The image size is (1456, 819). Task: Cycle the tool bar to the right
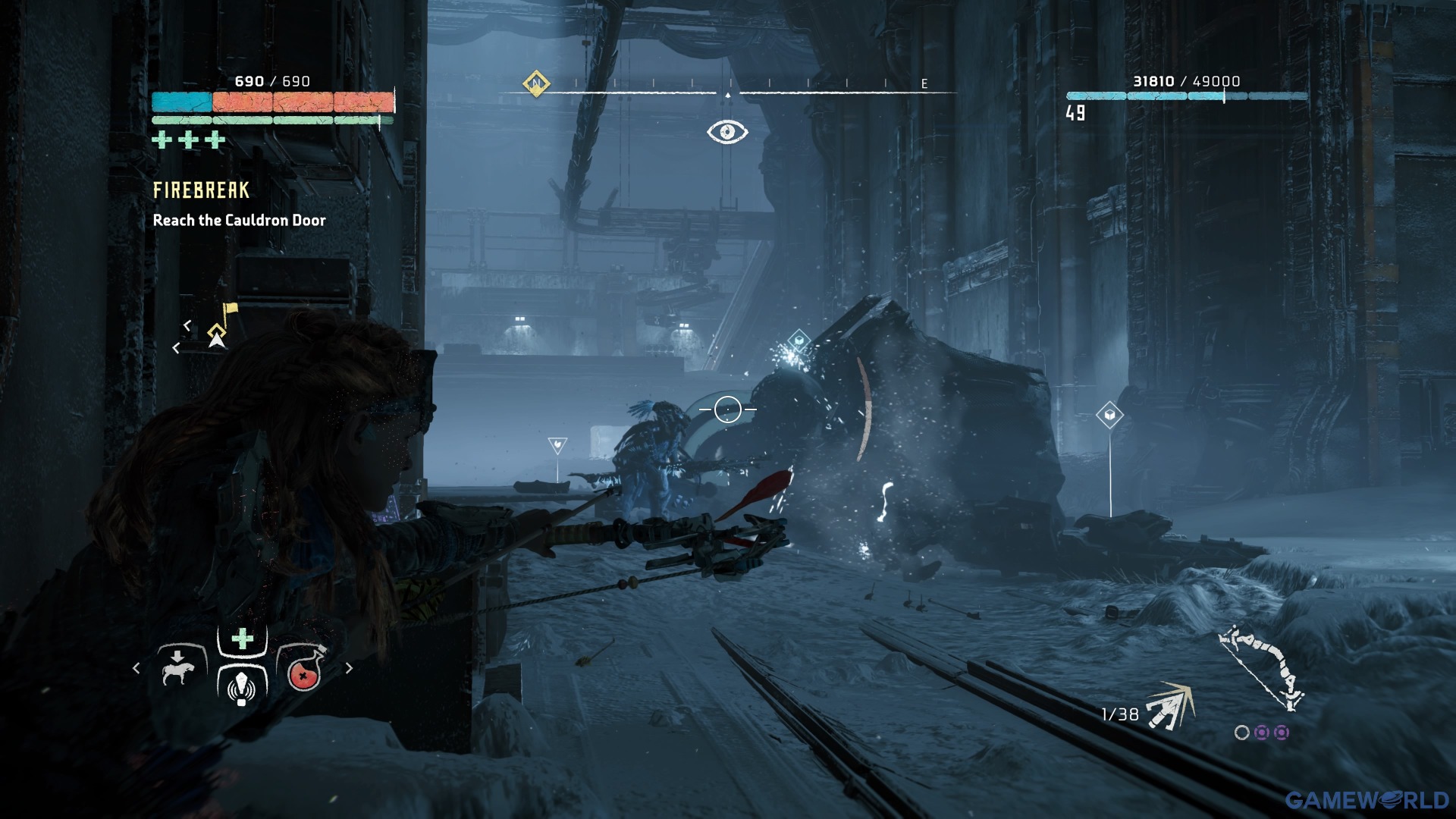(349, 668)
